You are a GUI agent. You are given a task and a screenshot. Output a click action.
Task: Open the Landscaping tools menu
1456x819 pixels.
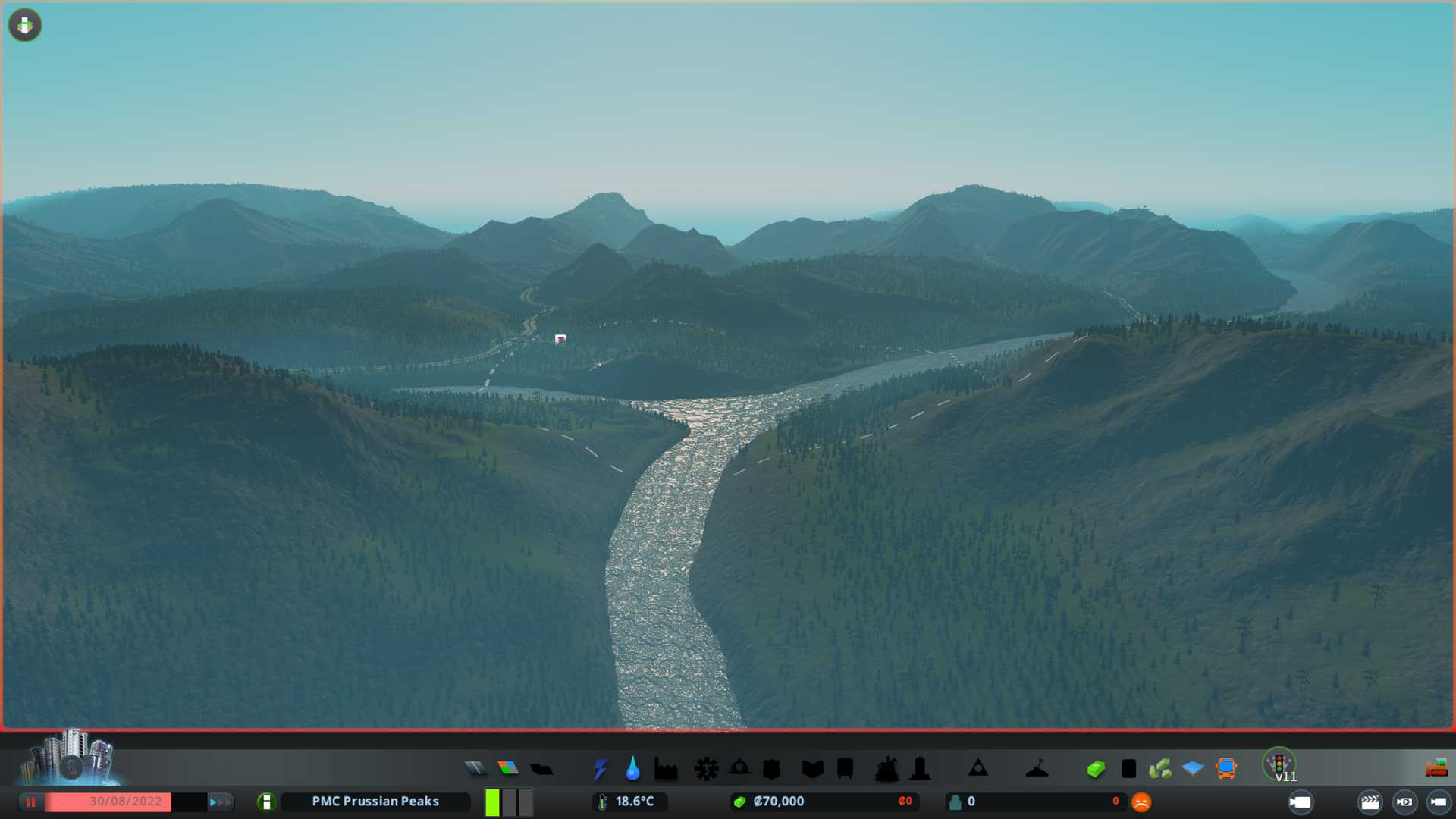pyautogui.click(x=1037, y=769)
